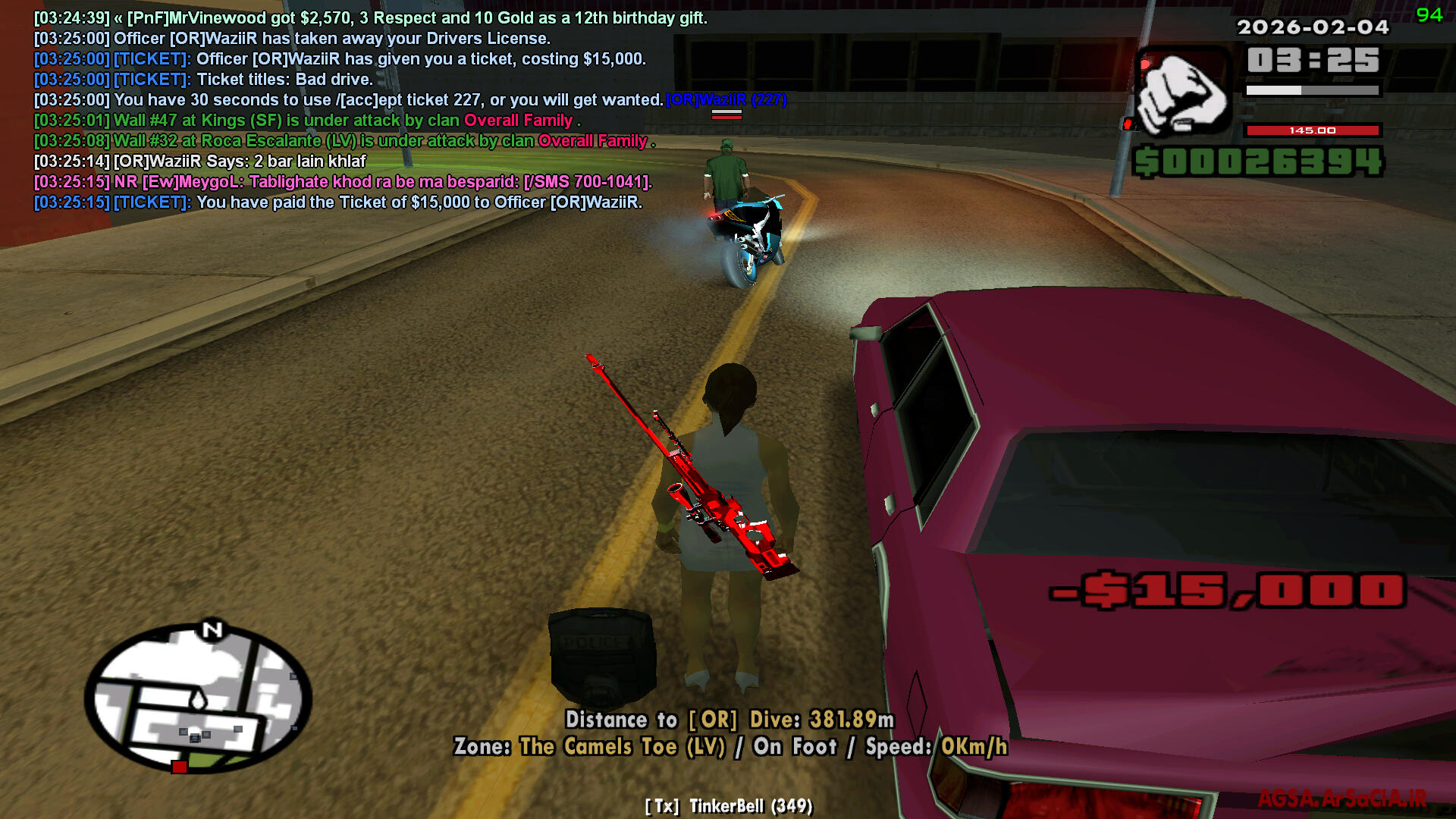Click the north 'N' indicator on the radar
This screenshot has height=819, width=1456.
[x=212, y=629]
